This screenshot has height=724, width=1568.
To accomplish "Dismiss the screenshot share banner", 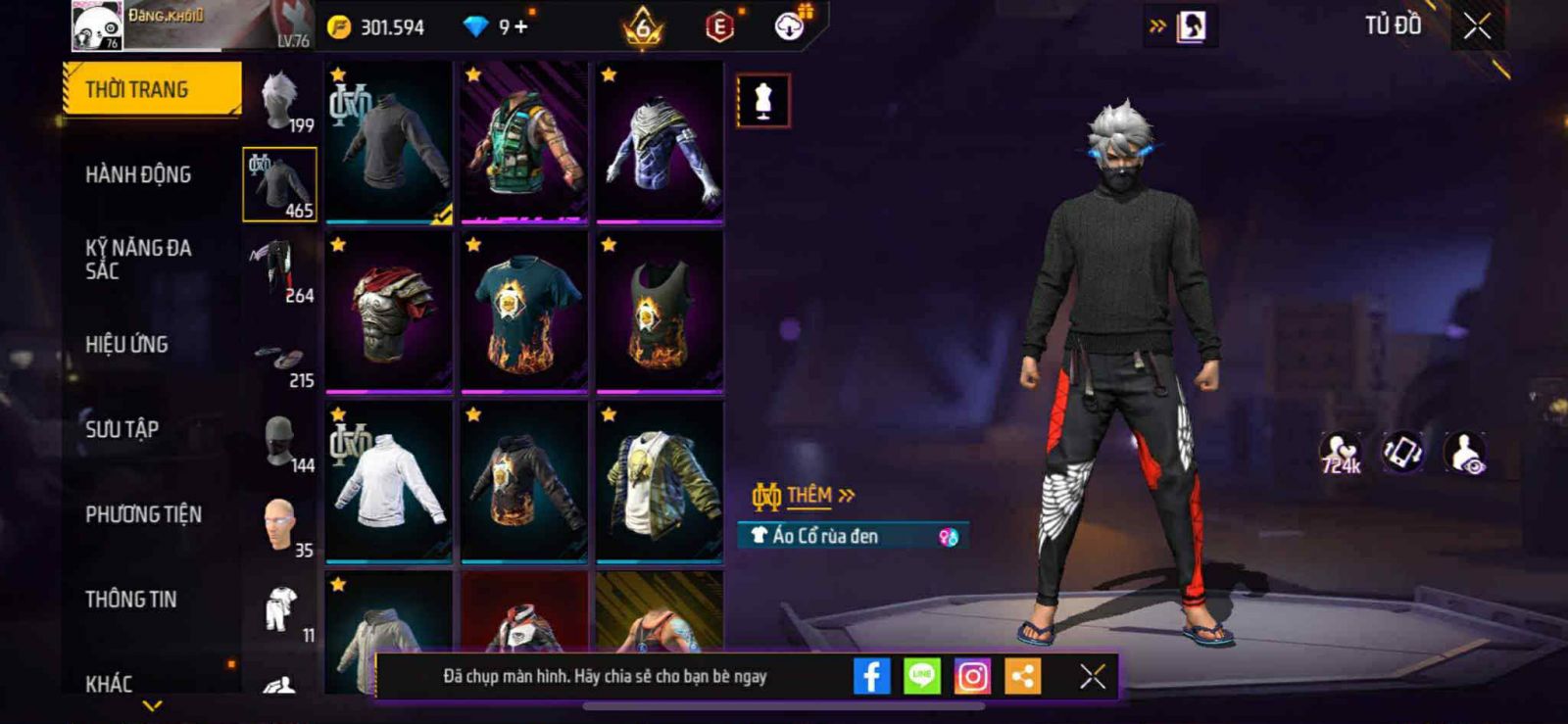I will pos(1092,676).
